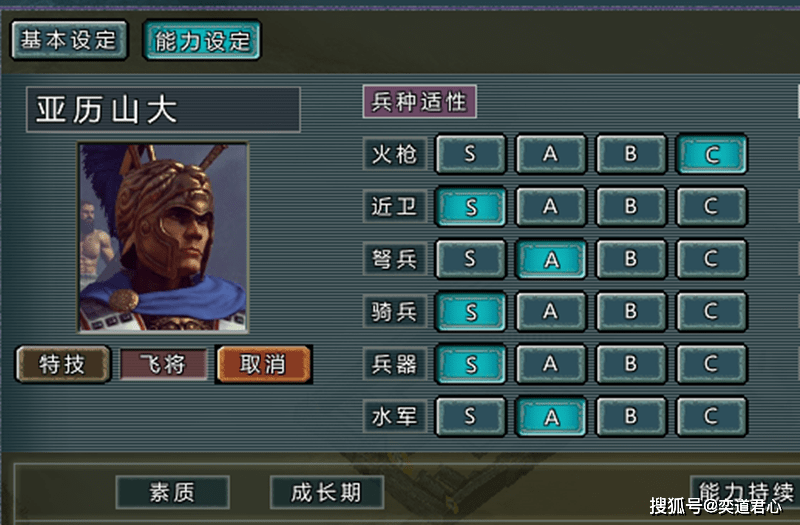Choose grade C for 水军

(x=711, y=416)
